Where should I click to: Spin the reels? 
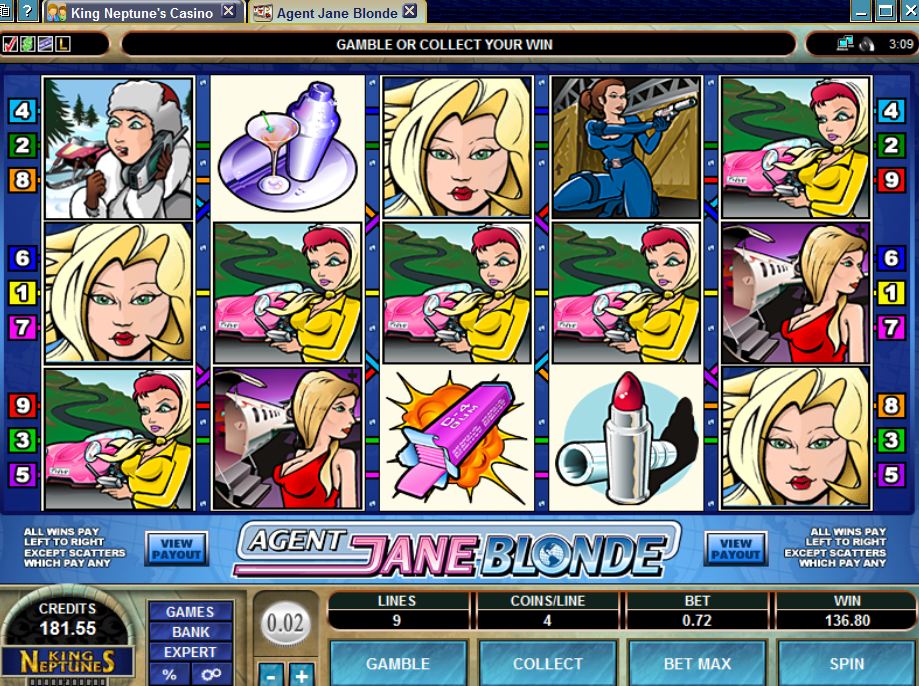click(x=846, y=663)
